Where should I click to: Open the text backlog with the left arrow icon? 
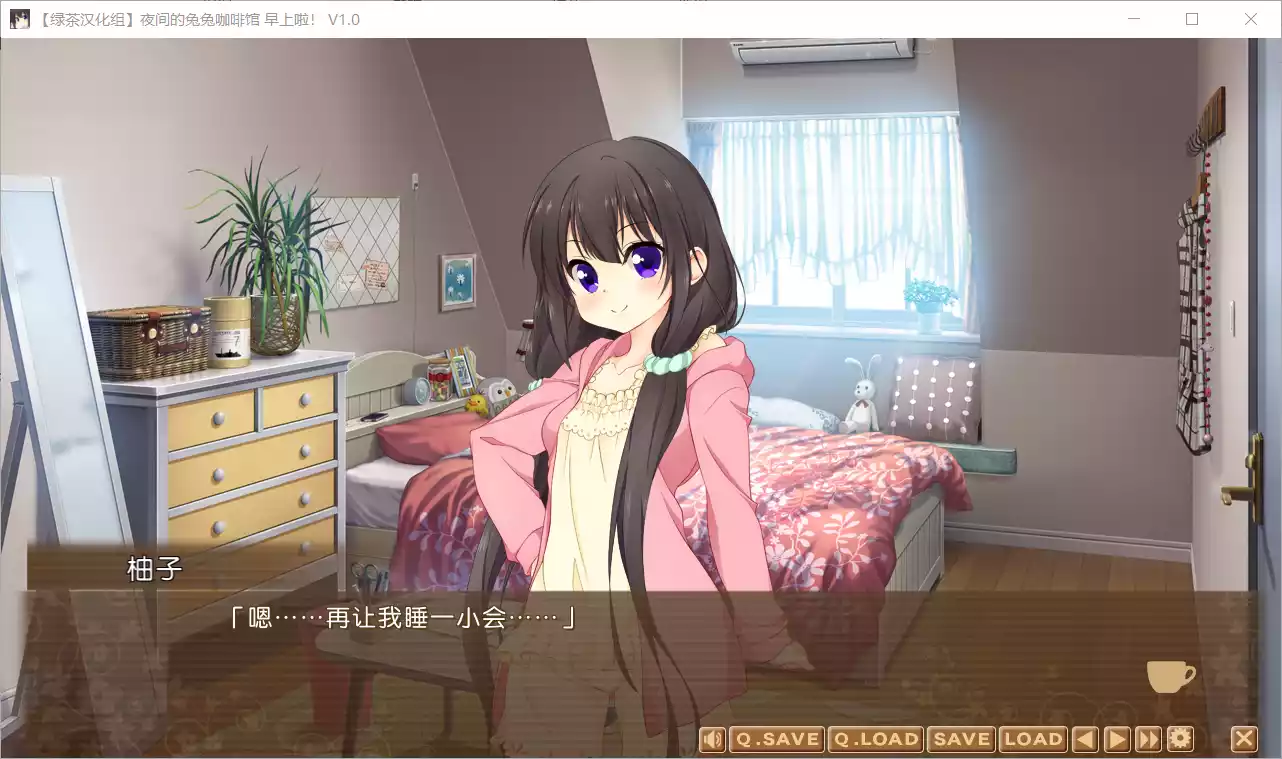[x=1086, y=739]
